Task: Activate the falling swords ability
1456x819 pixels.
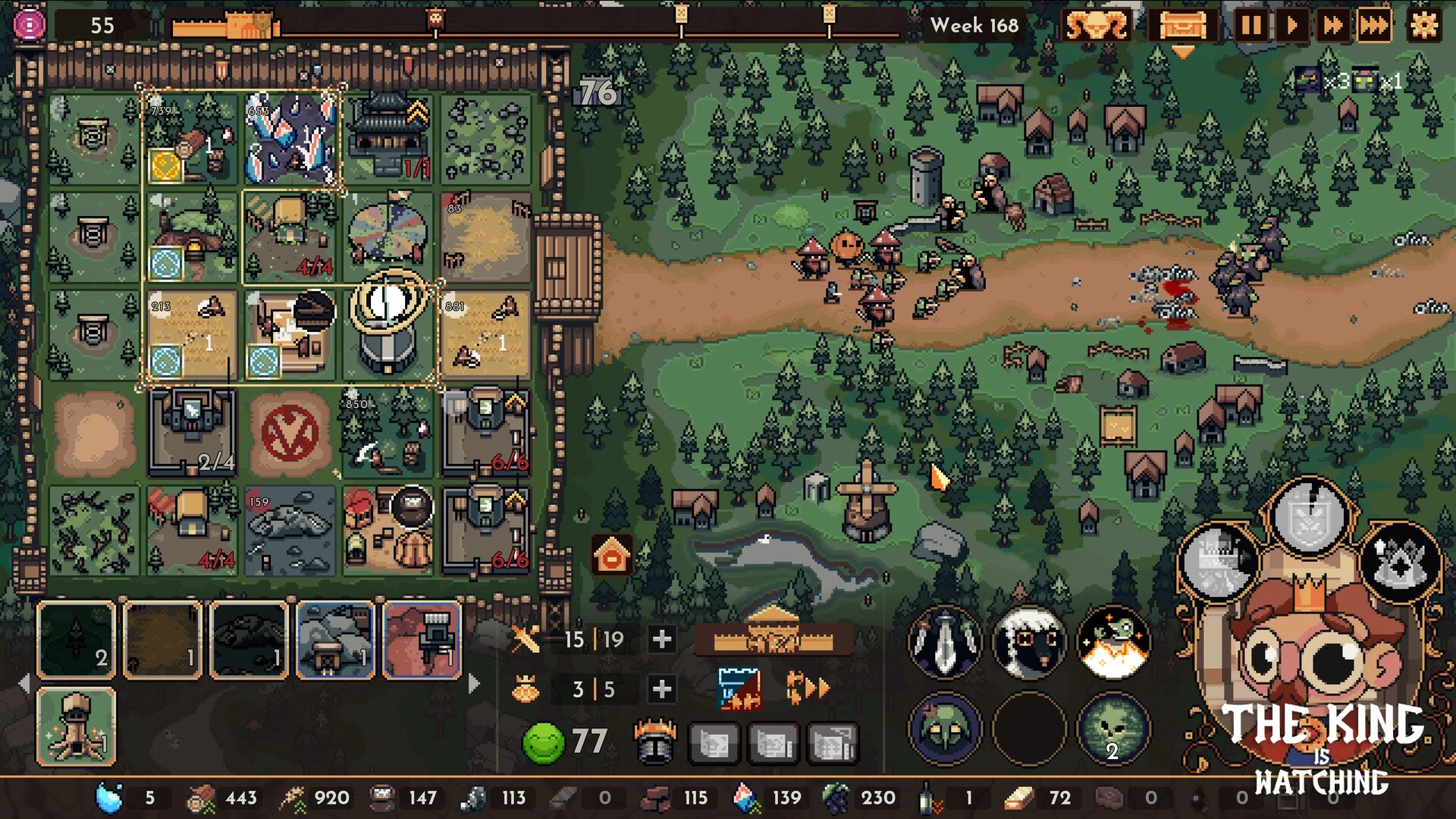Action: 945,642
